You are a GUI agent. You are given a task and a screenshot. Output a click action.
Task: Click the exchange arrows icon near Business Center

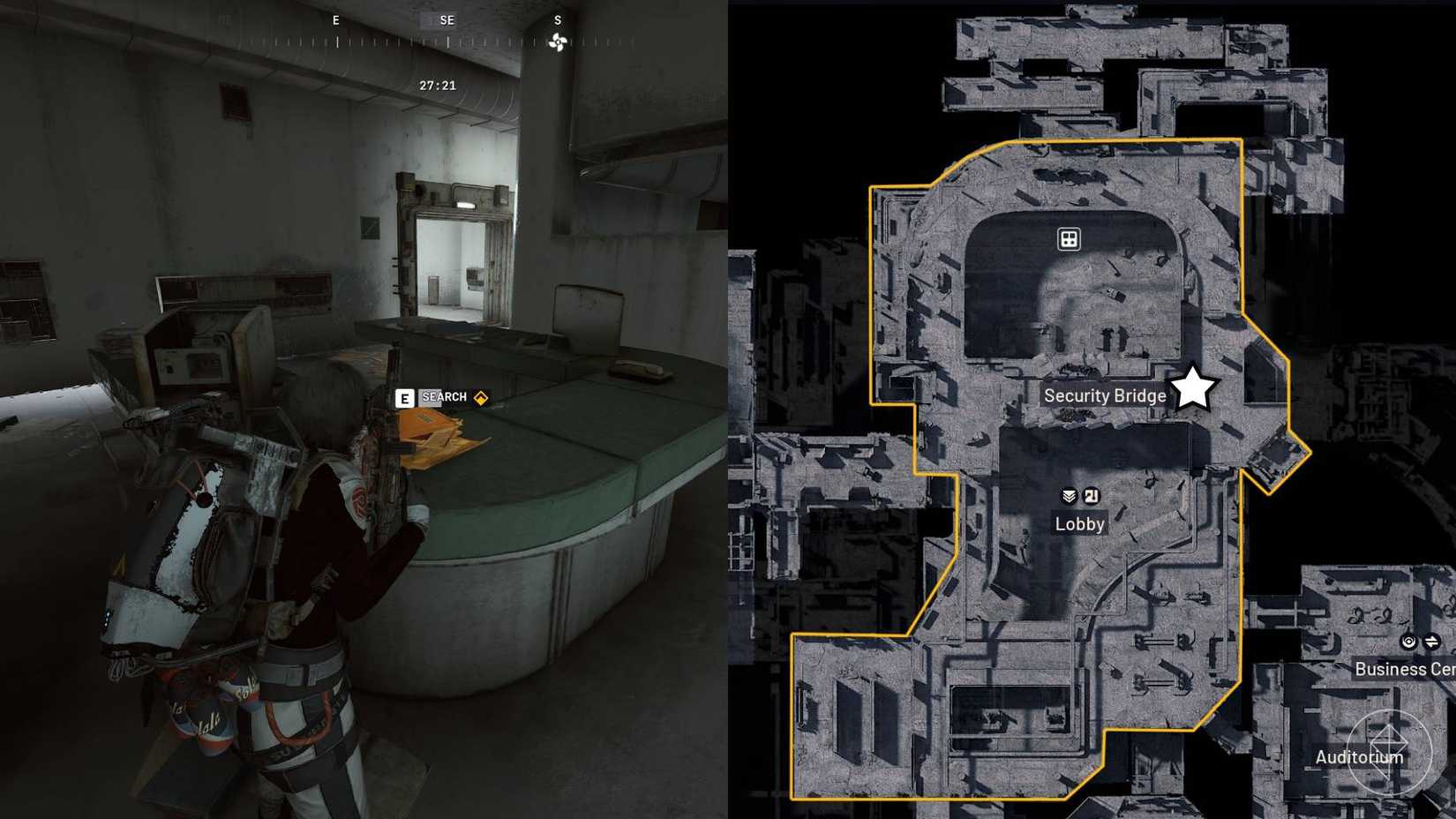click(1431, 642)
